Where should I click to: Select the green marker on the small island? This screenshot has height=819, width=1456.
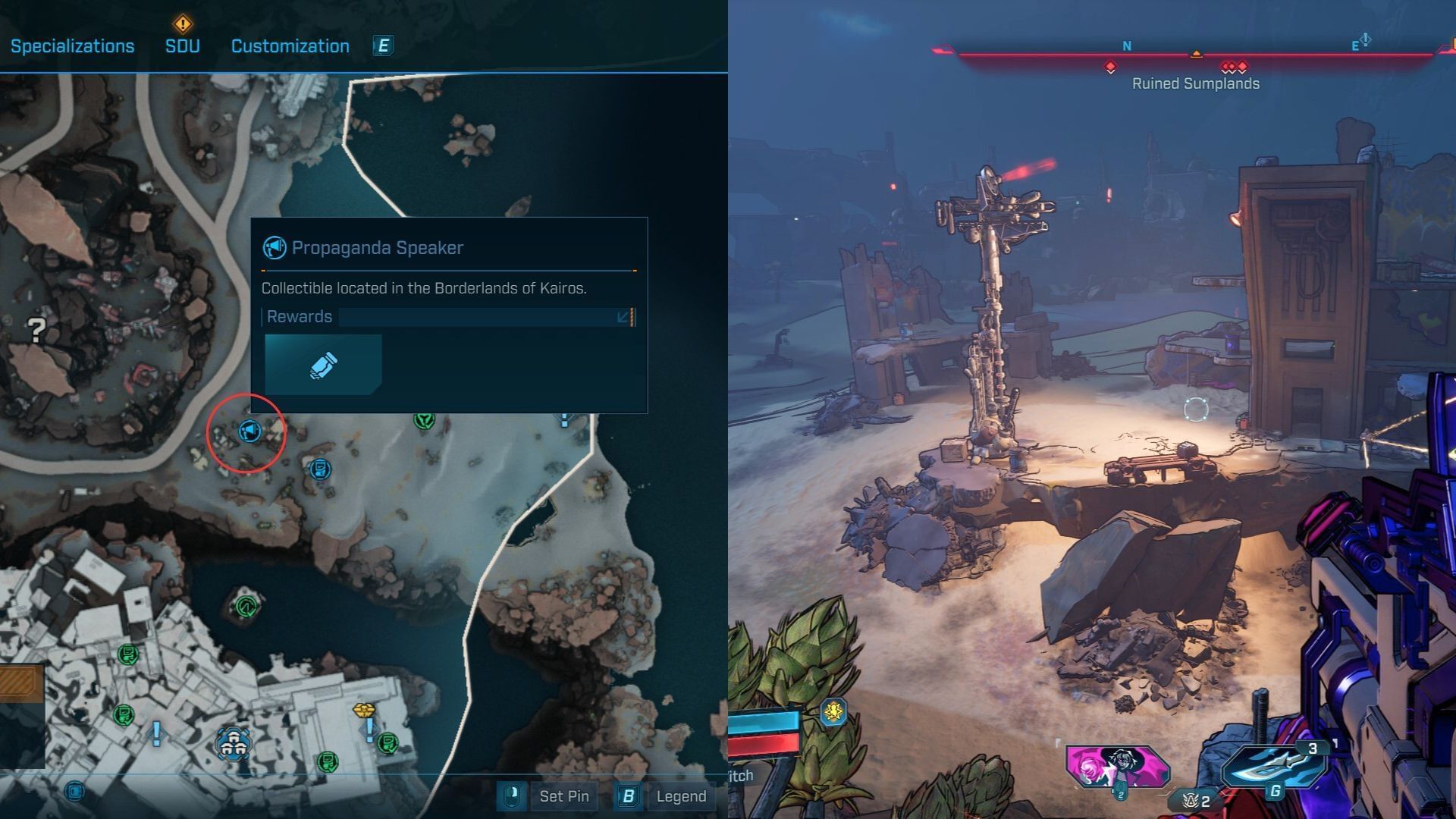pyautogui.click(x=245, y=606)
